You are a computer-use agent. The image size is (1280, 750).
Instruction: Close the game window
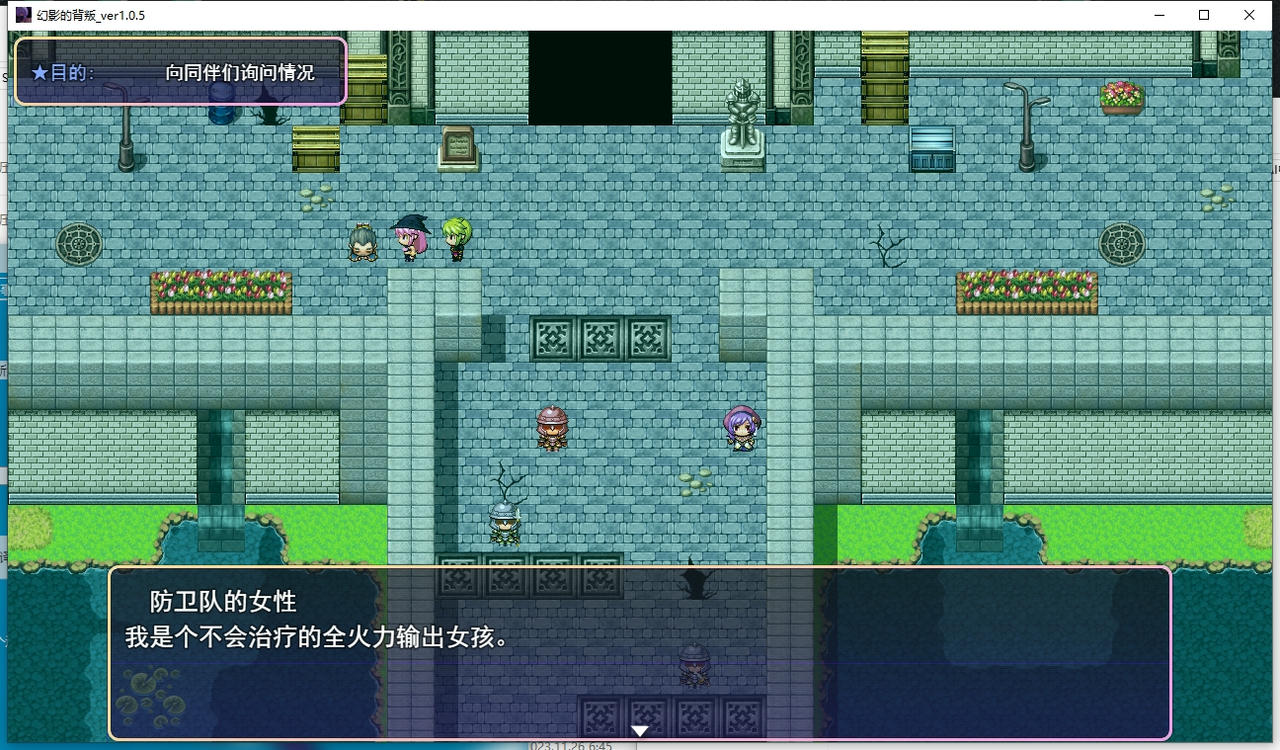click(1249, 15)
